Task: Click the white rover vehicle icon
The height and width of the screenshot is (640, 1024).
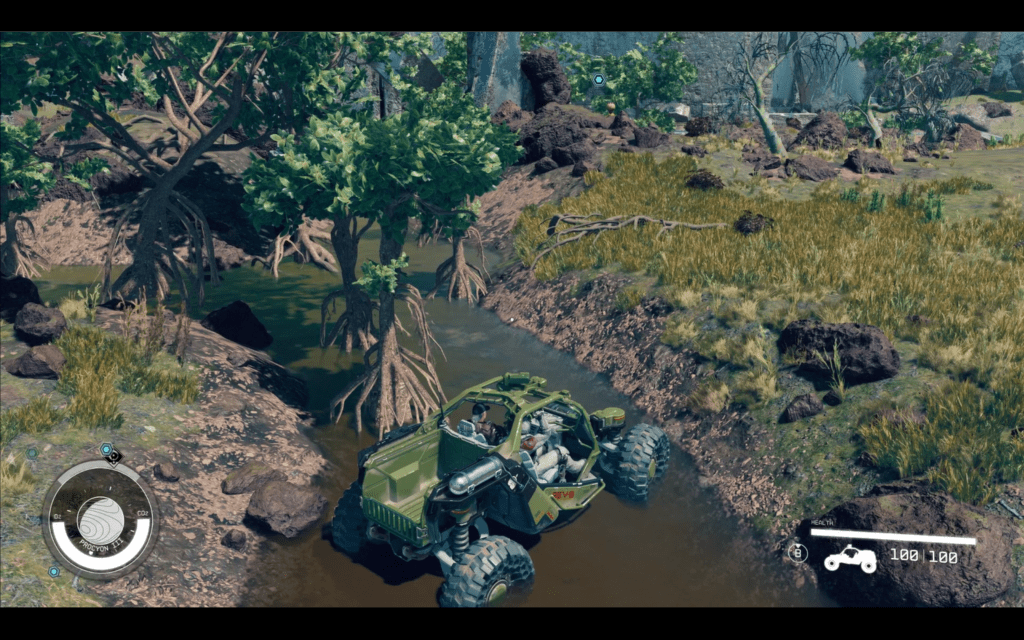Action: click(x=849, y=558)
